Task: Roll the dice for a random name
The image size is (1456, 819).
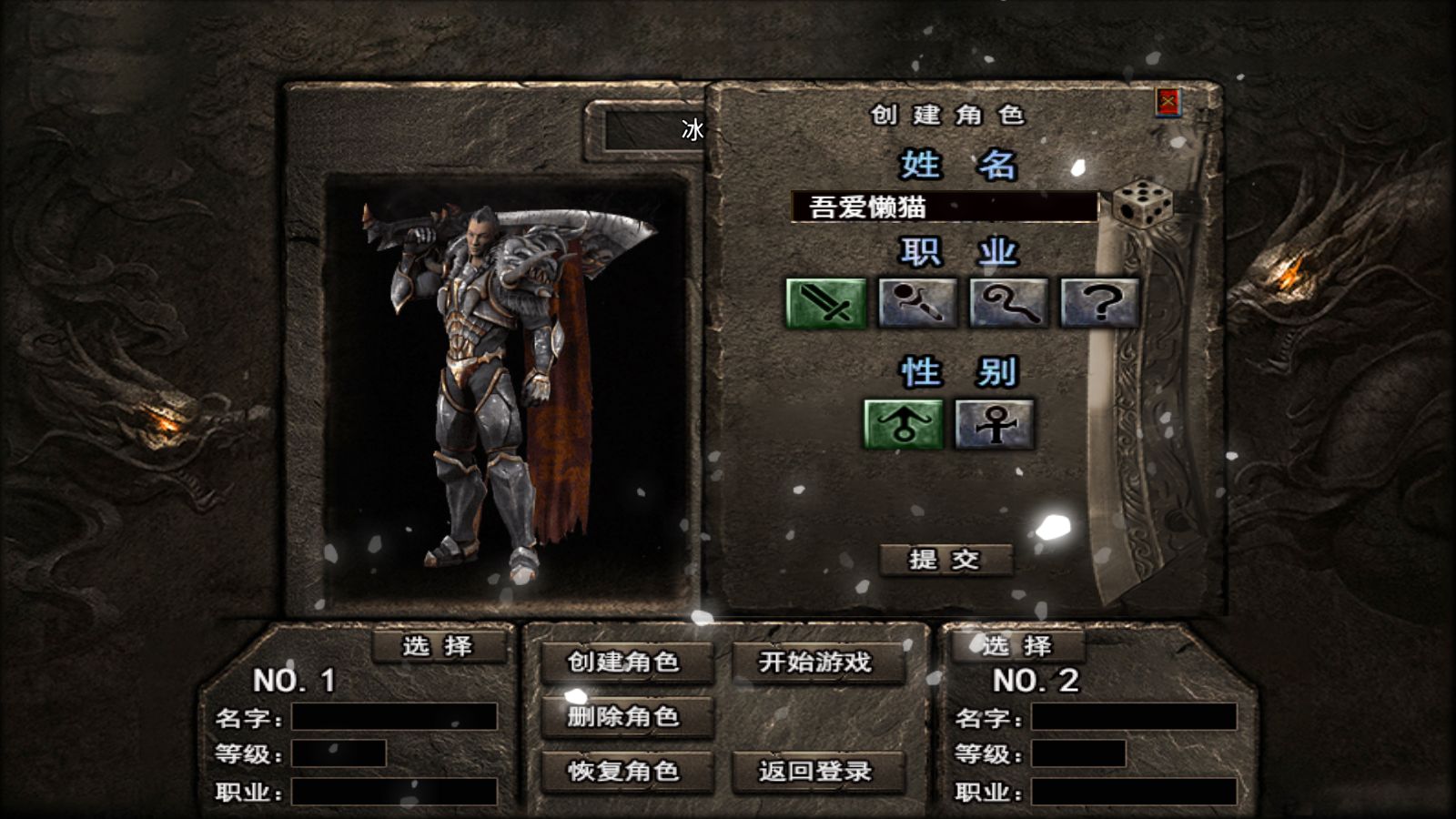Action: click(1143, 204)
